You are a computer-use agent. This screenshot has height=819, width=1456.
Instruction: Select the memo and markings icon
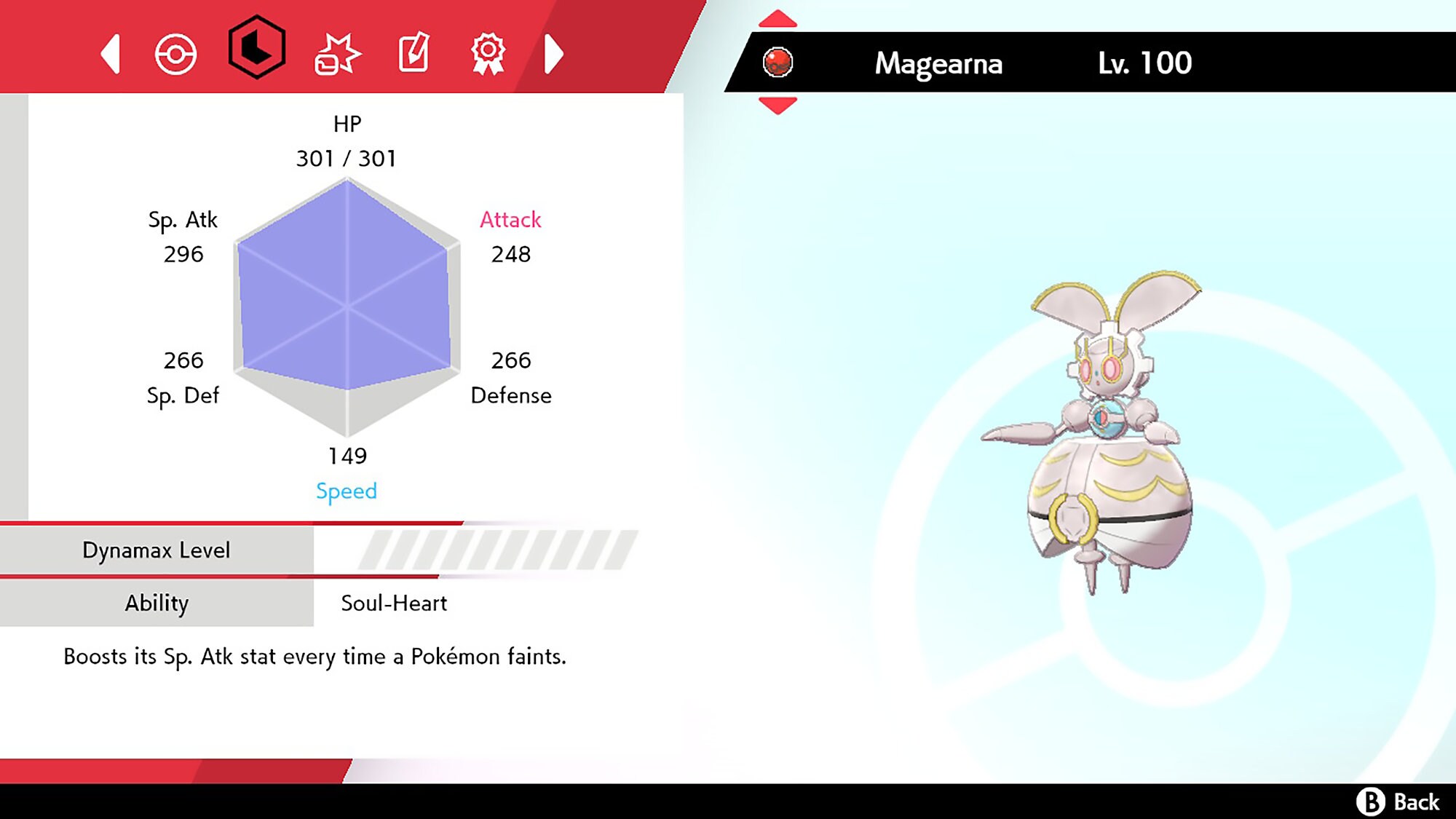412,52
